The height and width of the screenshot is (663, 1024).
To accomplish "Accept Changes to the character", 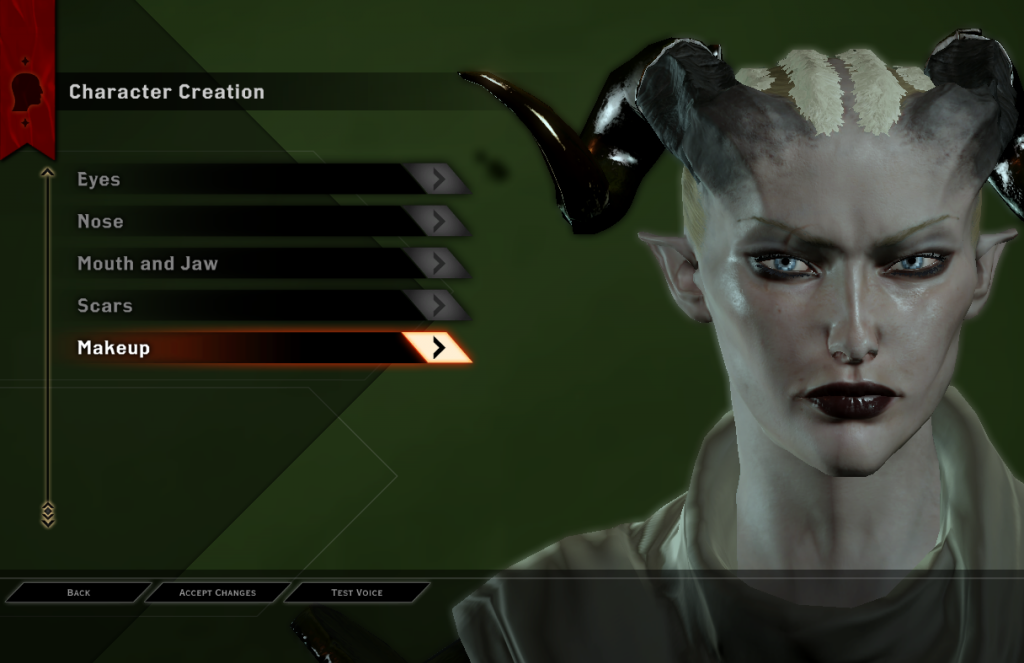I will 217,593.
